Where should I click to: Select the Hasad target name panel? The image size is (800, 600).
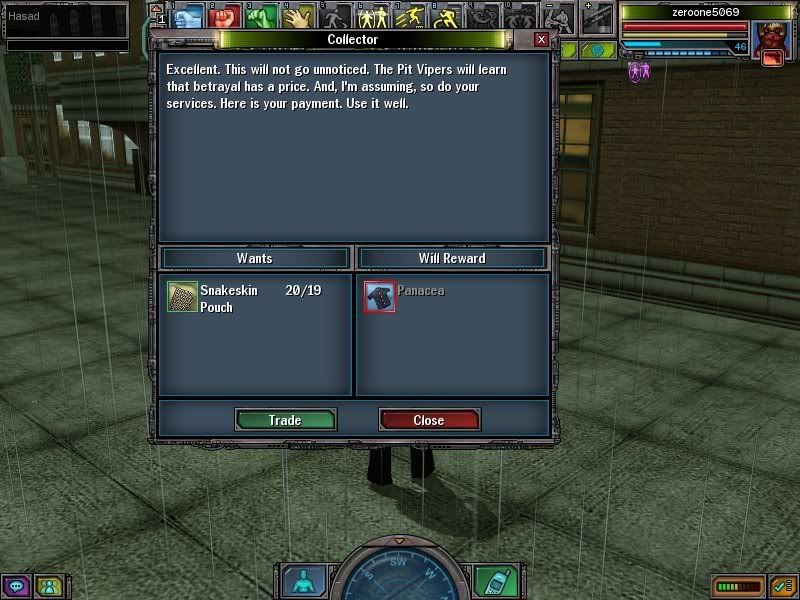click(x=65, y=17)
